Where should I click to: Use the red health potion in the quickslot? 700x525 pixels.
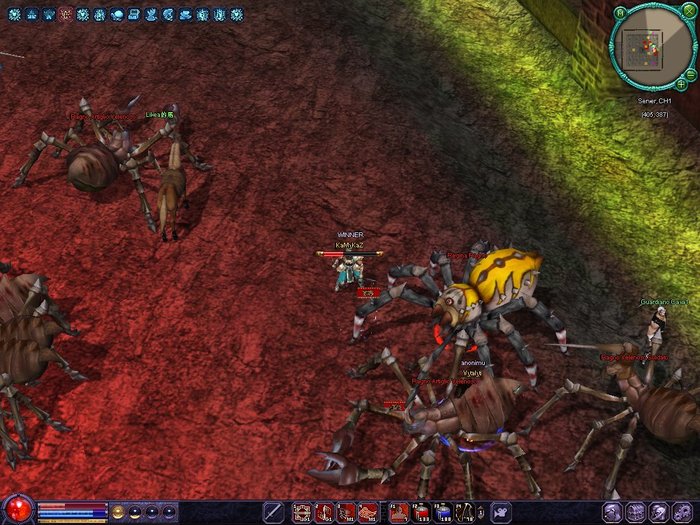(x=419, y=512)
